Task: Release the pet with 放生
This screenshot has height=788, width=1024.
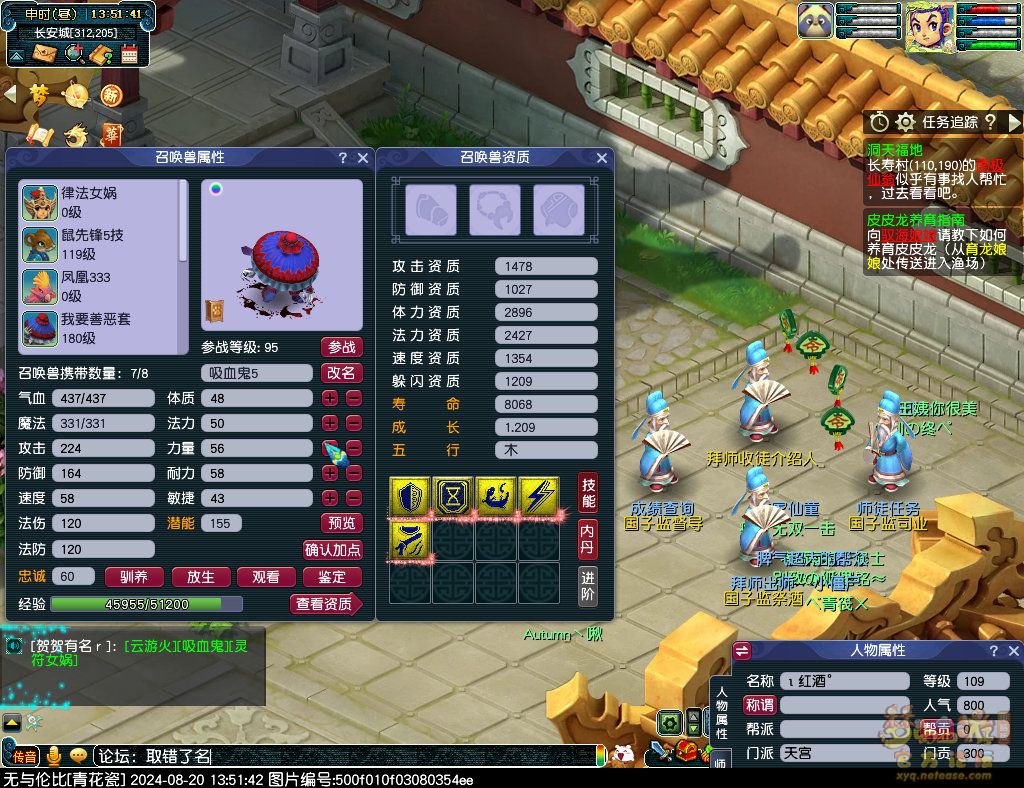Action: [x=201, y=577]
